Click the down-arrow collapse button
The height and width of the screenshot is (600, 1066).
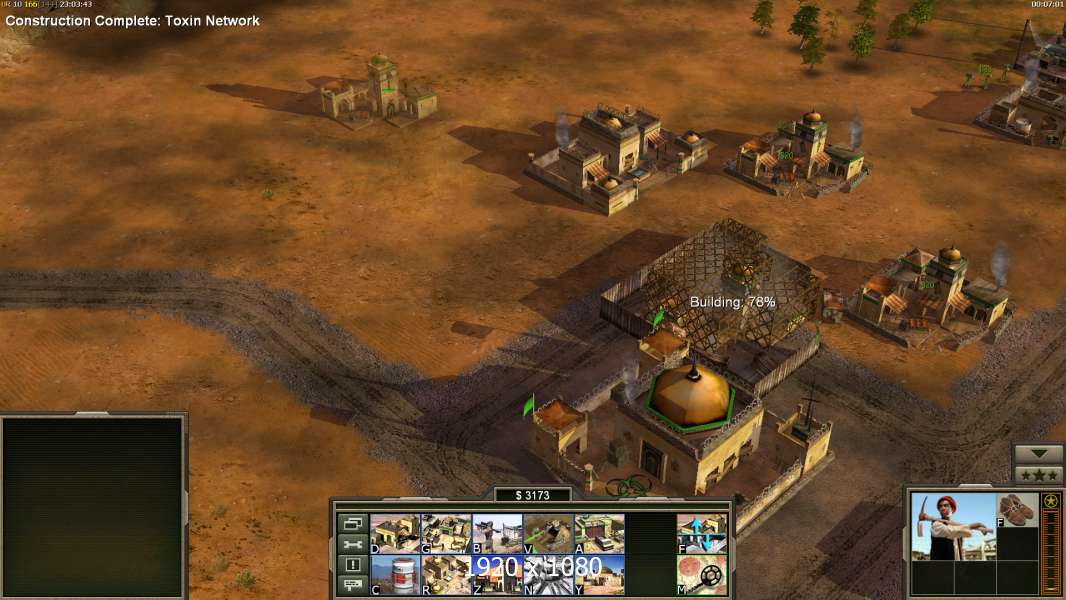click(x=1038, y=454)
